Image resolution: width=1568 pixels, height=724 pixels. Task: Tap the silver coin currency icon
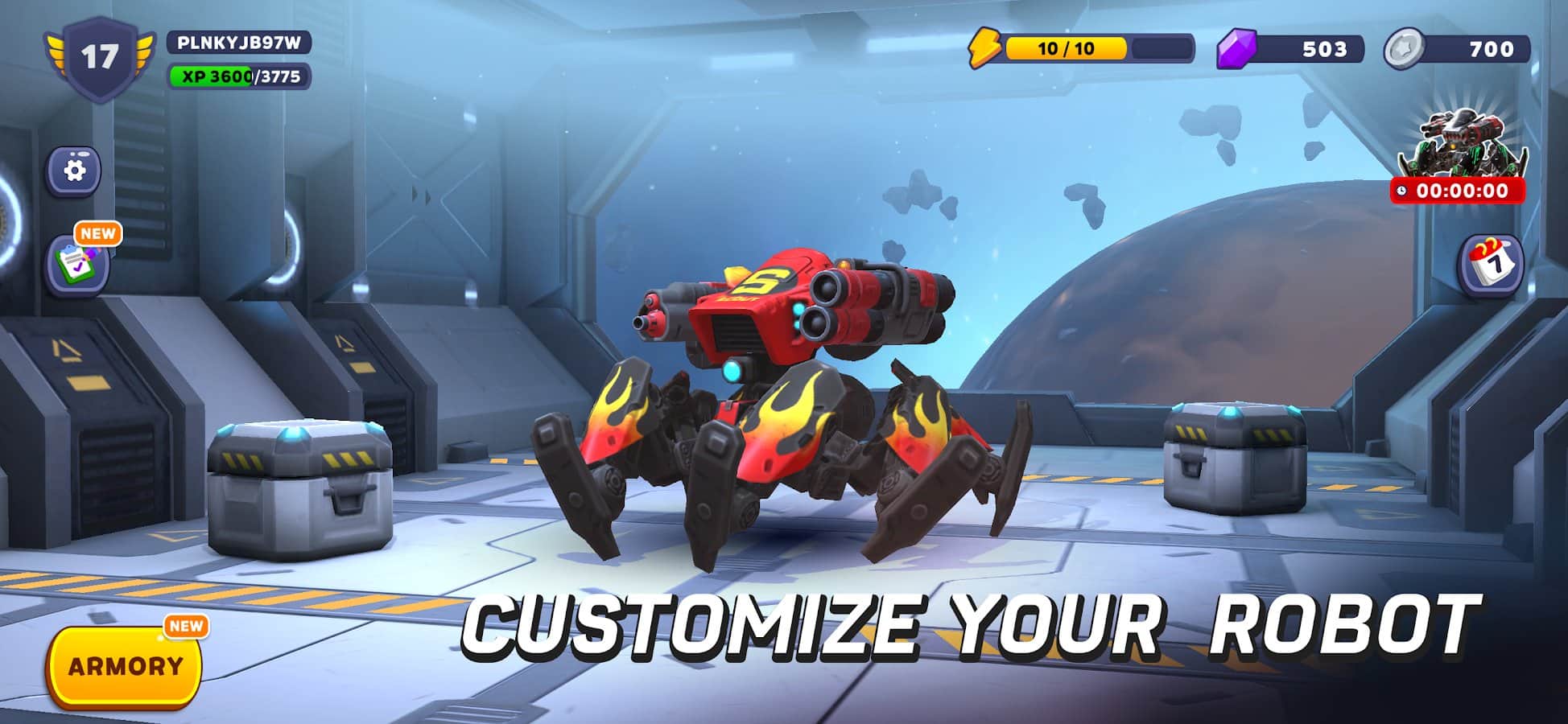tap(1403, 48)
